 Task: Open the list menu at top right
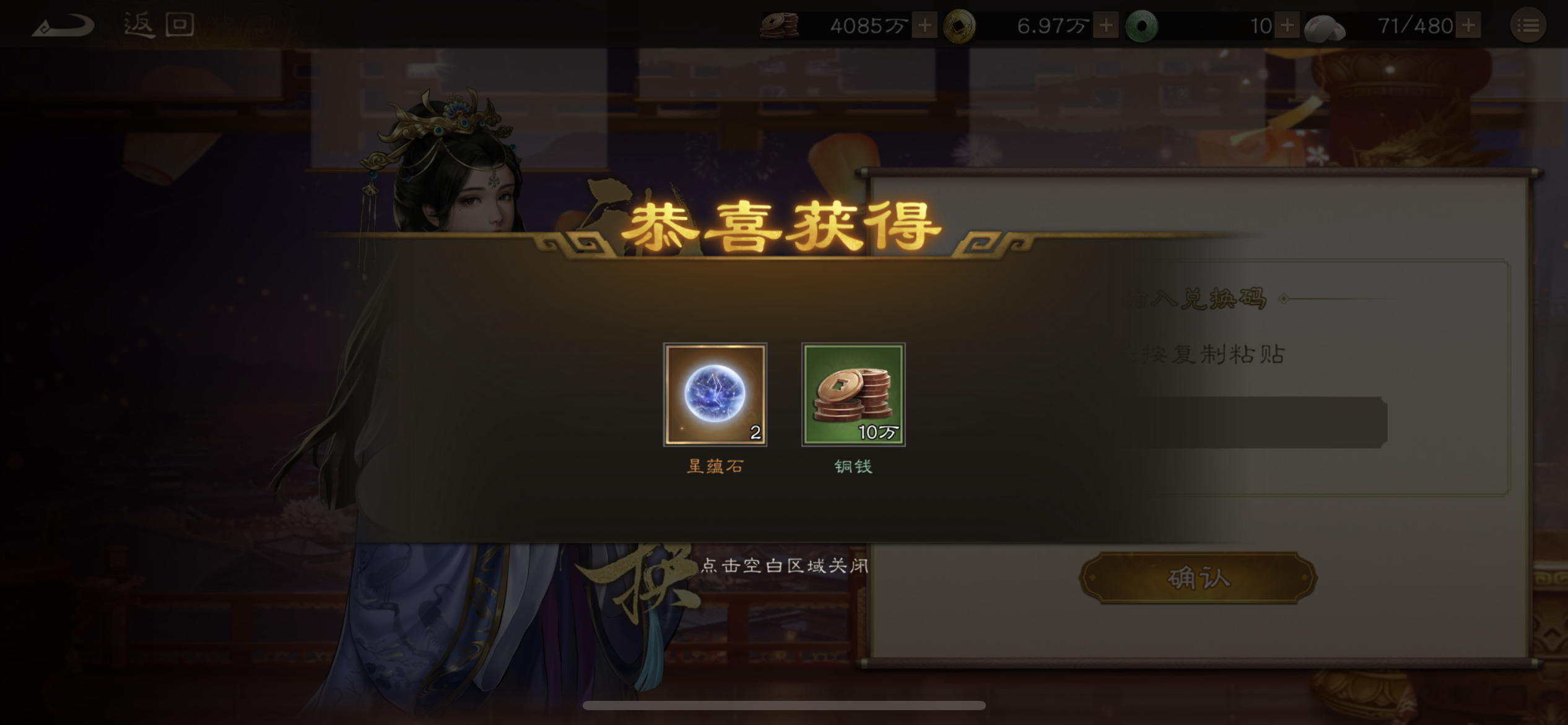pos(1530,25)
